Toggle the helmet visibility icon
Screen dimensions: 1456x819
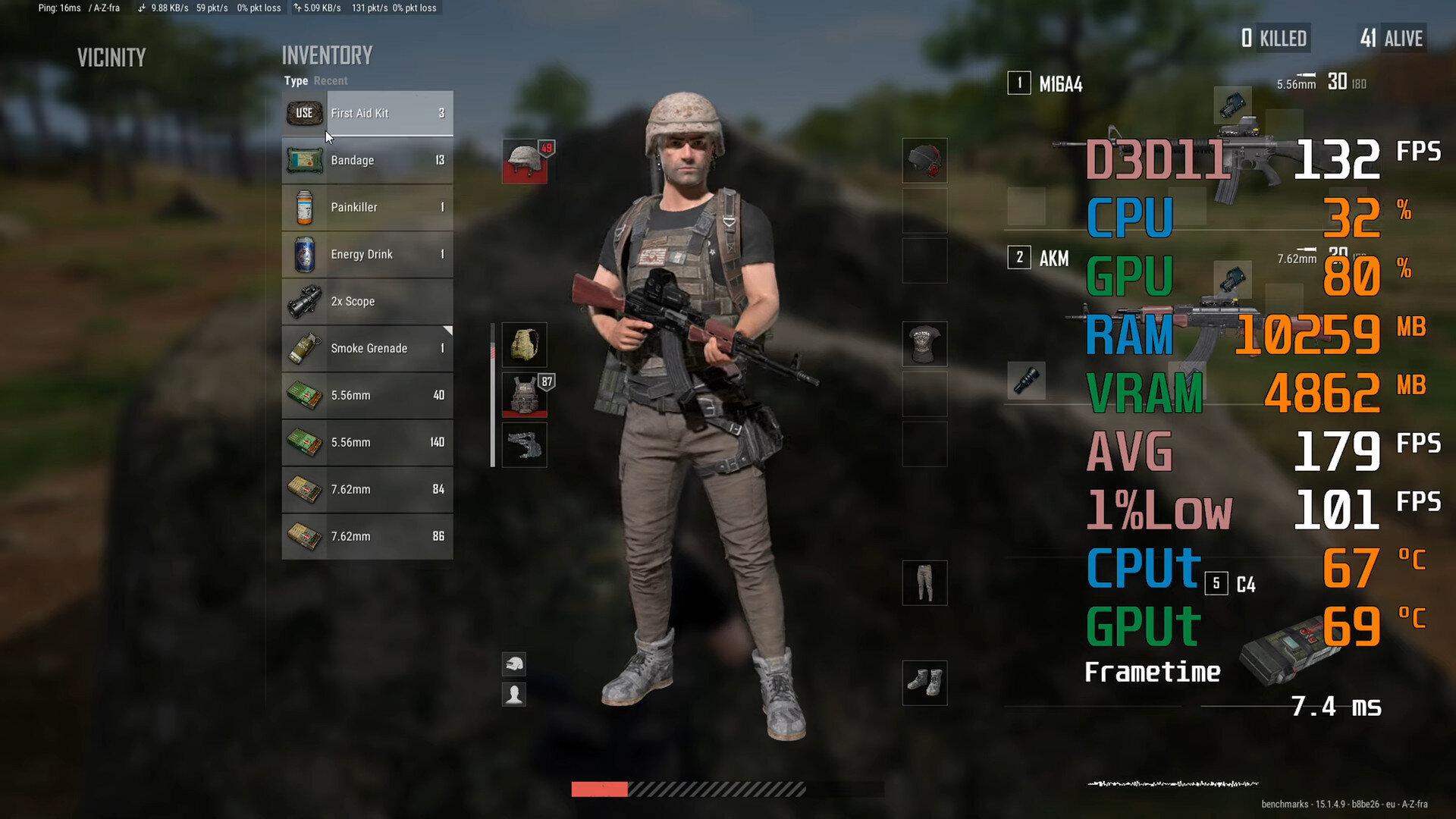[x=514, y=664]
